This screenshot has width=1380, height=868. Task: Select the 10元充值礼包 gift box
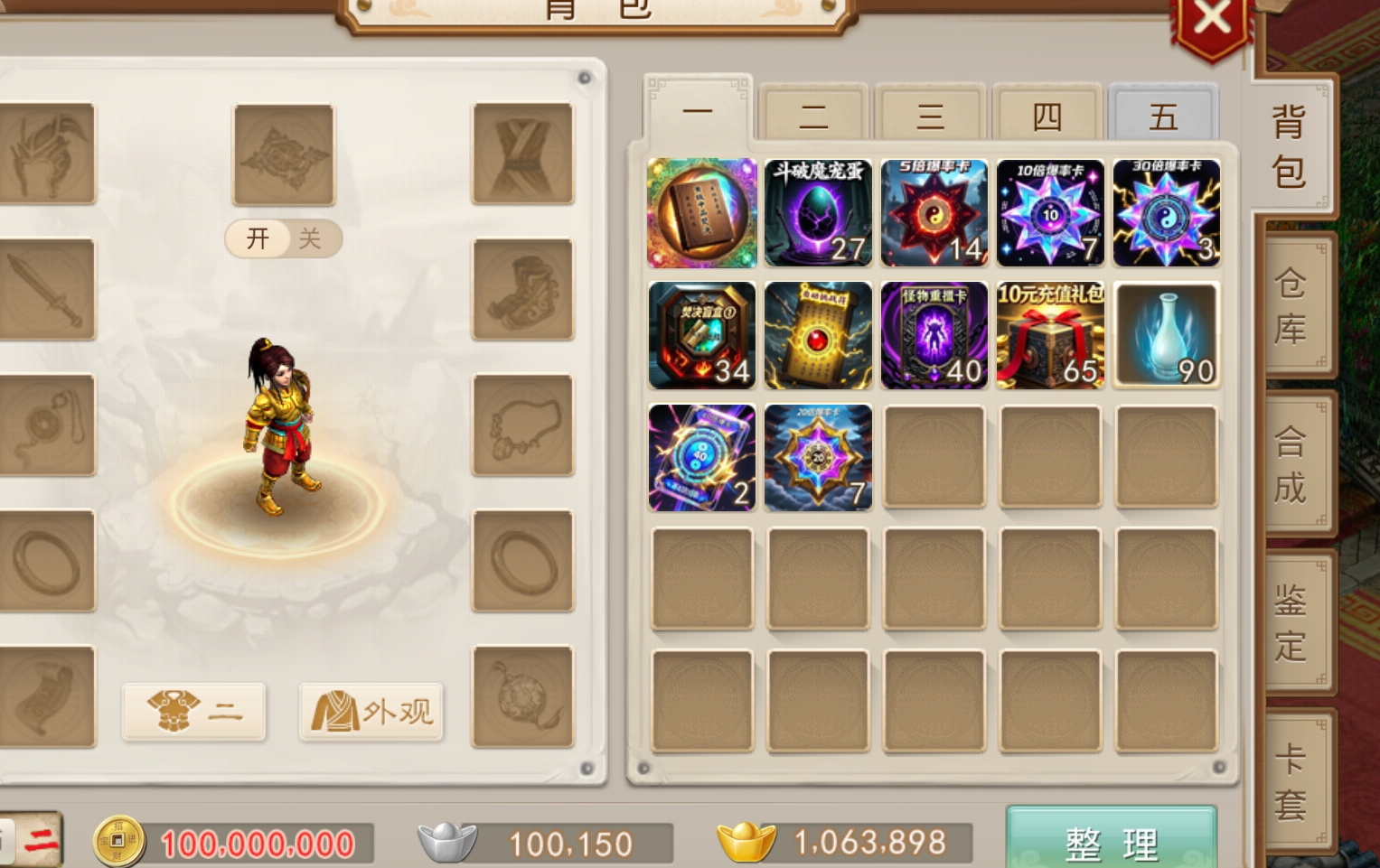click(1050, 335)
